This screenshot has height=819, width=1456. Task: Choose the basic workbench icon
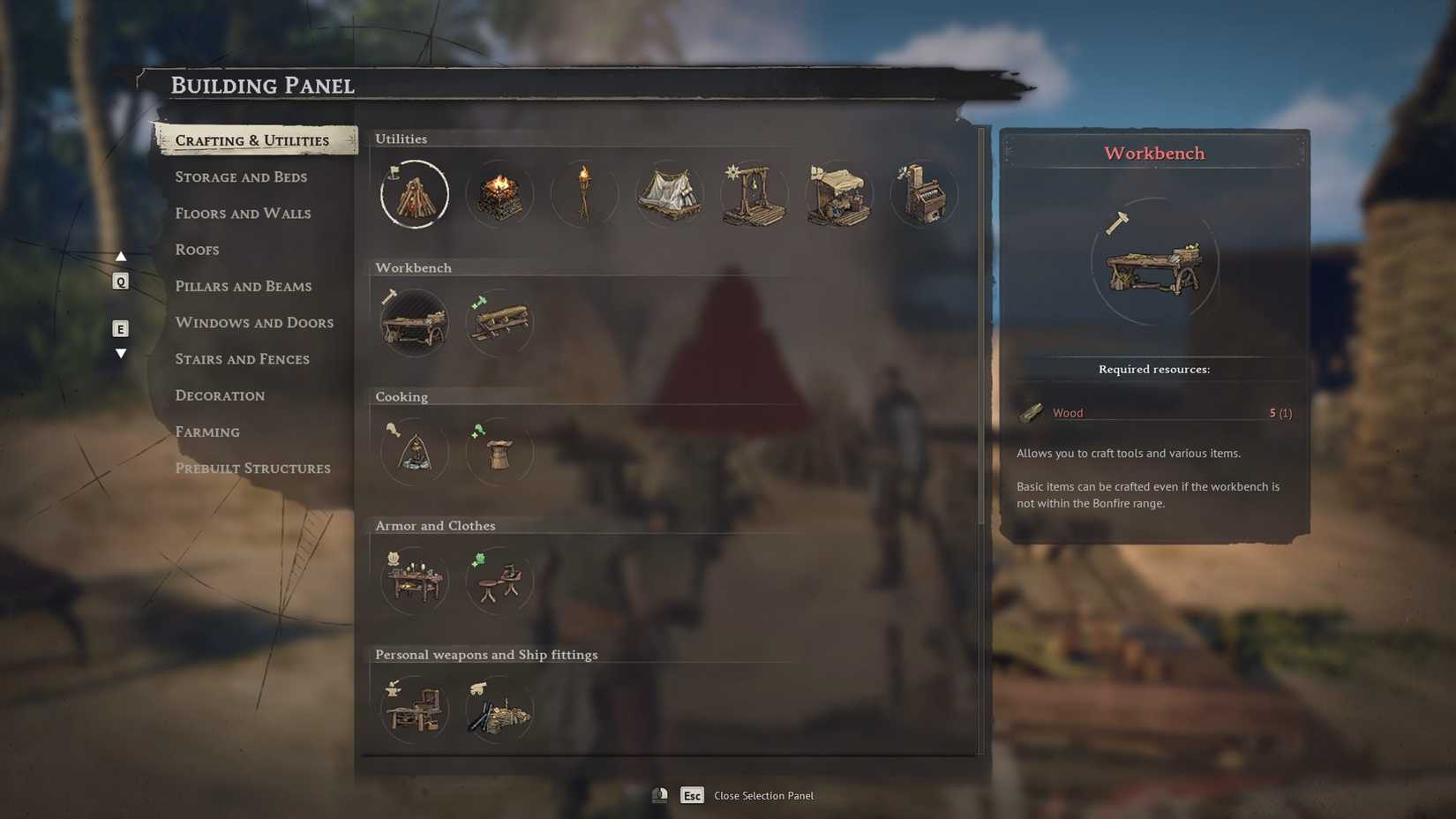point(415,323)
